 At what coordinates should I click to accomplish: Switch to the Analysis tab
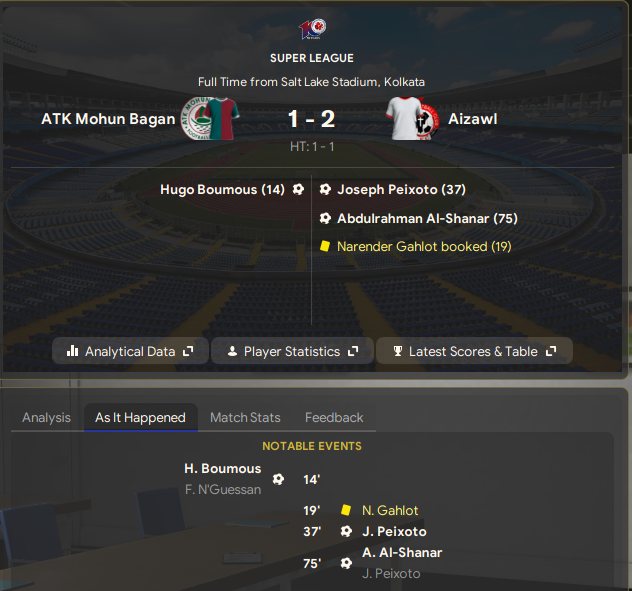46,417
